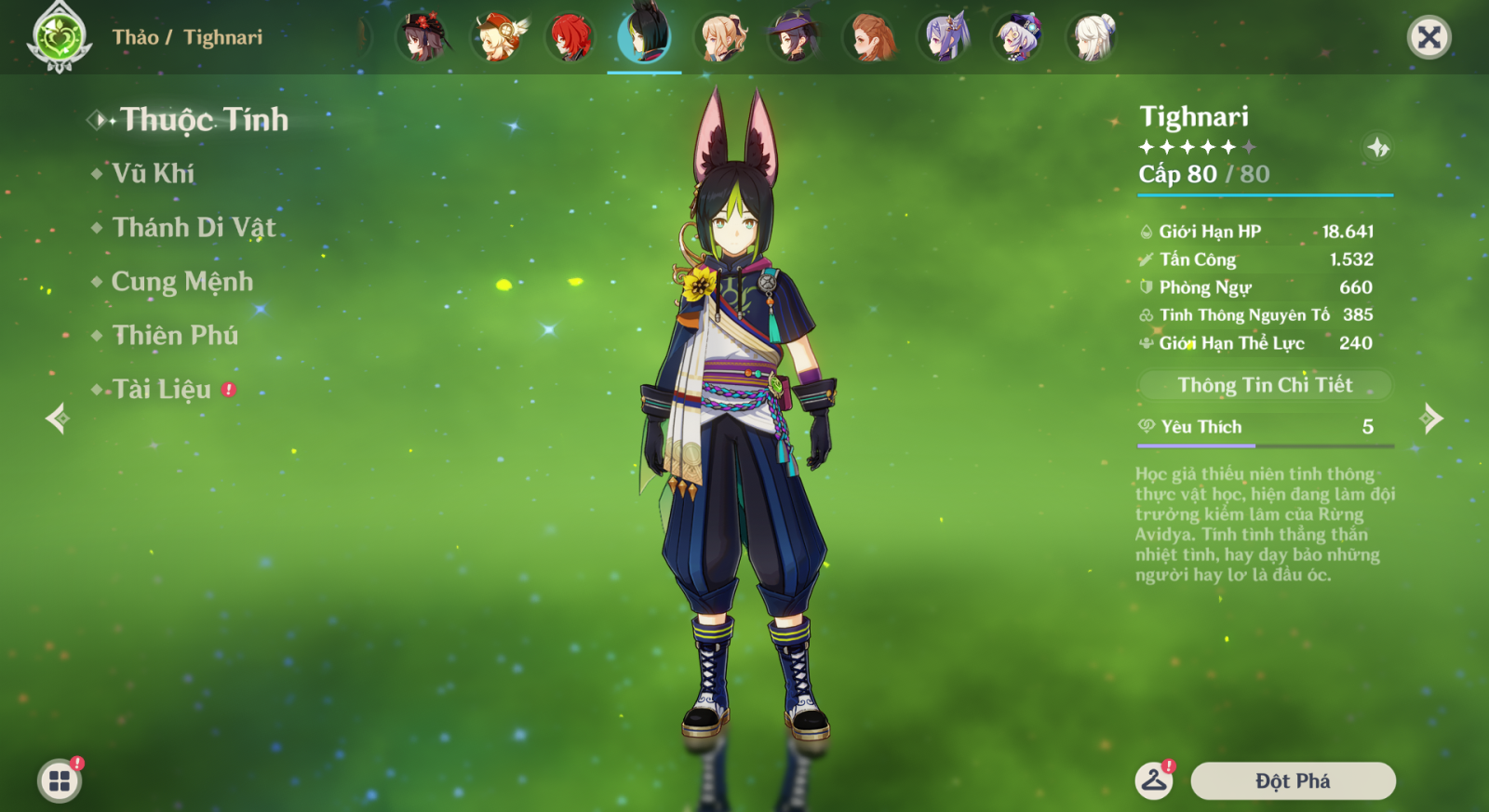The height and width of the screenshot is (812, 1489).
Task: Select Keqing's portrait
Action: pos(945,38)
